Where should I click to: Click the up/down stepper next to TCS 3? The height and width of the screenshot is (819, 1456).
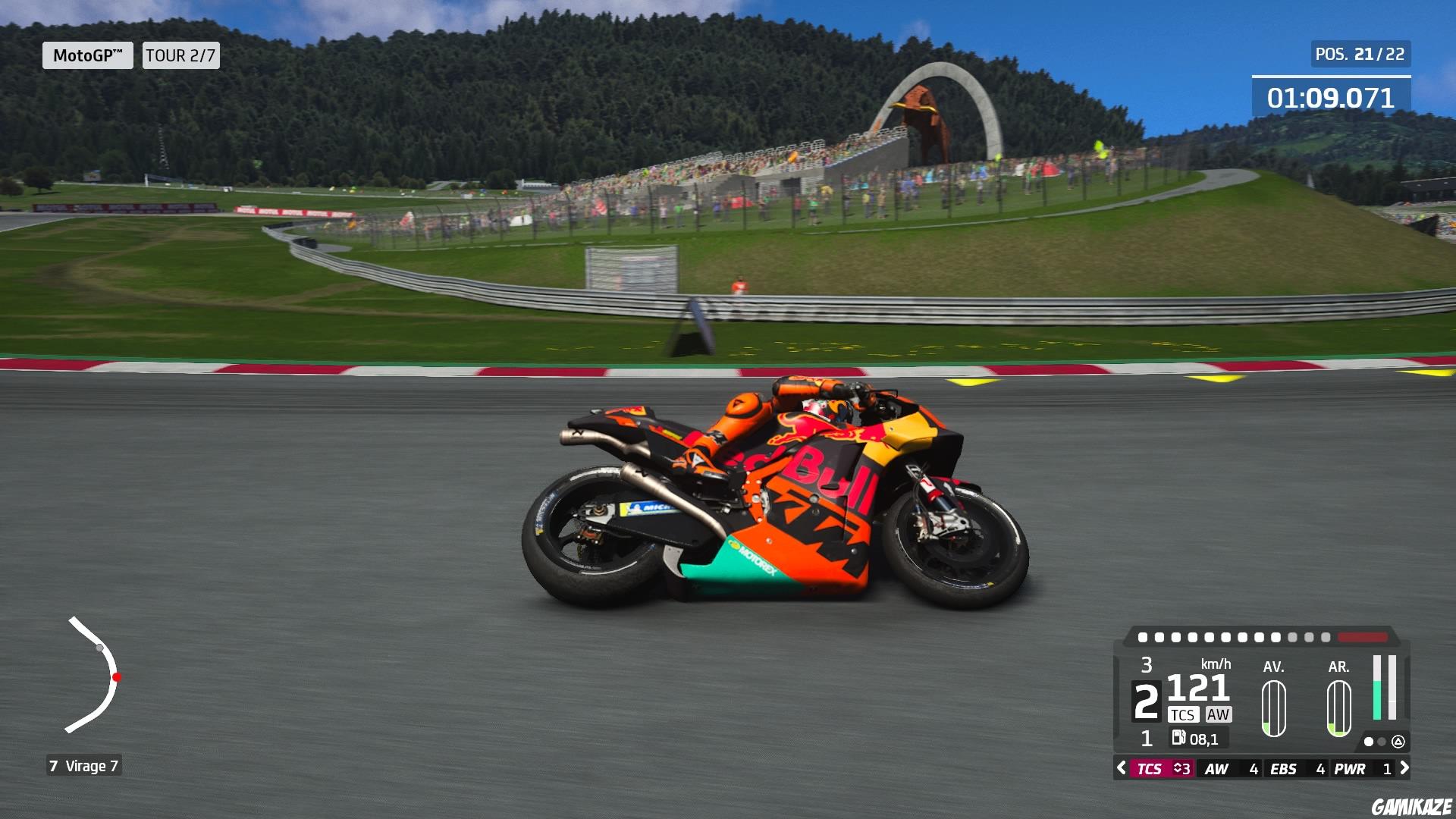click(1179, 769)
